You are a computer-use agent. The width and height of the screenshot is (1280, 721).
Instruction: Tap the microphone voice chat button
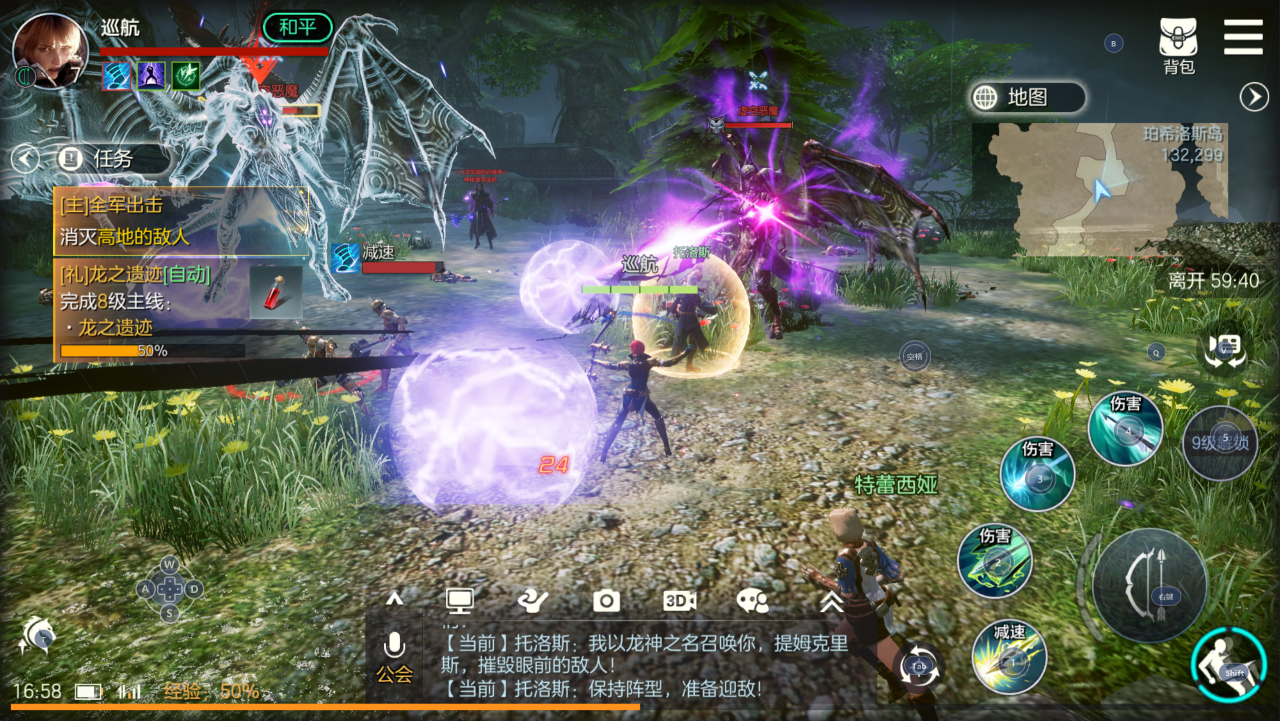click(394, 645)
